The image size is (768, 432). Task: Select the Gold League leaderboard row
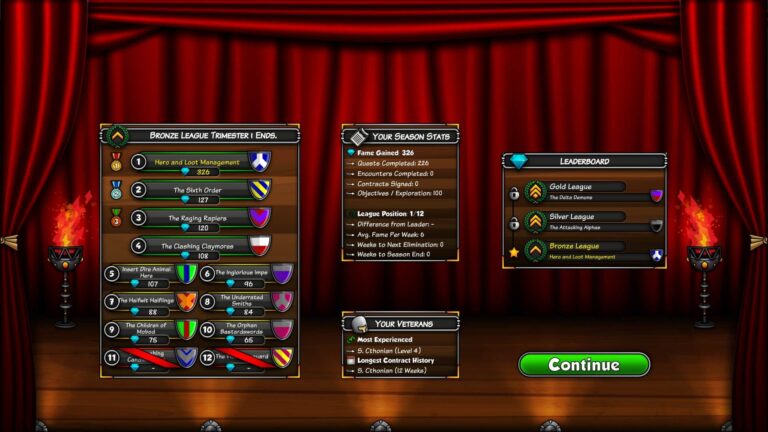[585, 192]
